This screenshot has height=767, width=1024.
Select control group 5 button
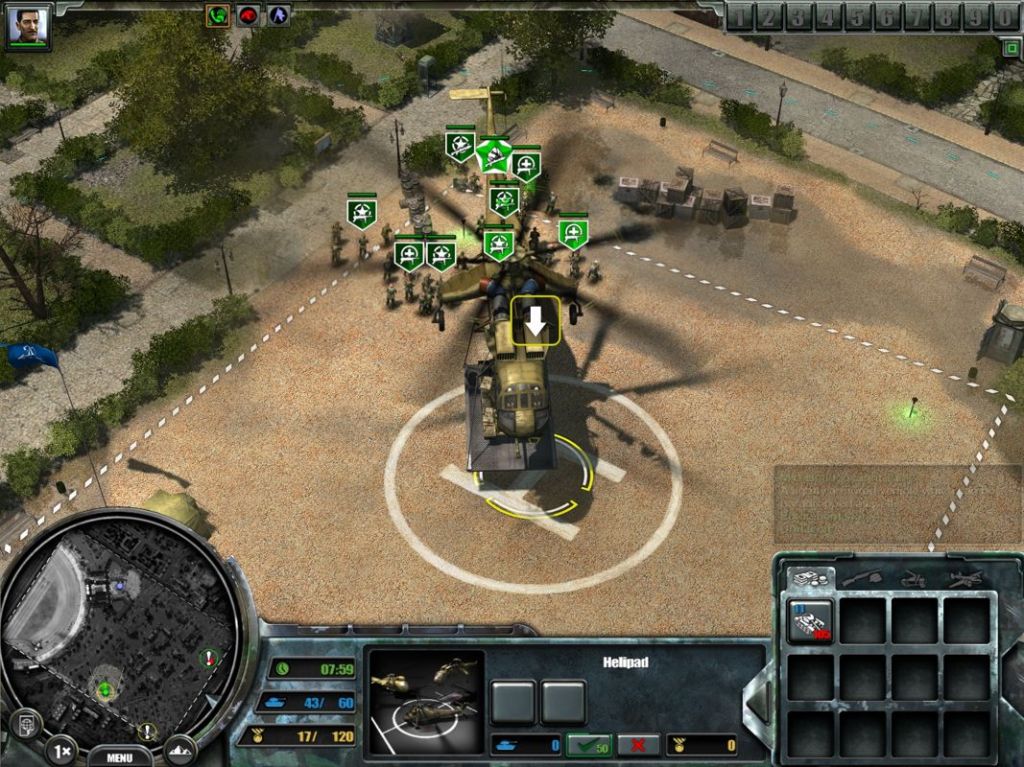point(859,16)
